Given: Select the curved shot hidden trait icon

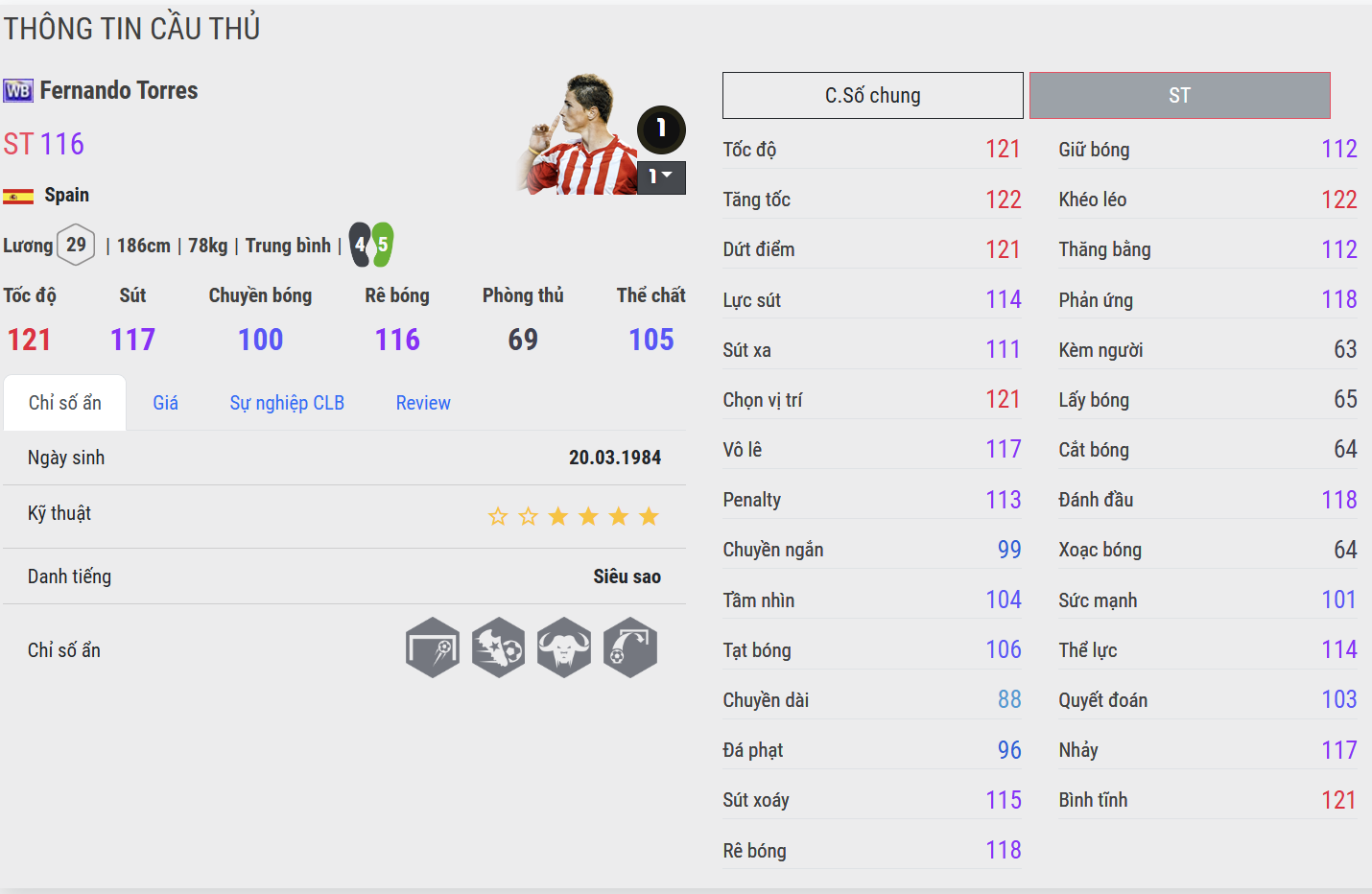Looking at the screenshot, I should (x=630, y=647).
